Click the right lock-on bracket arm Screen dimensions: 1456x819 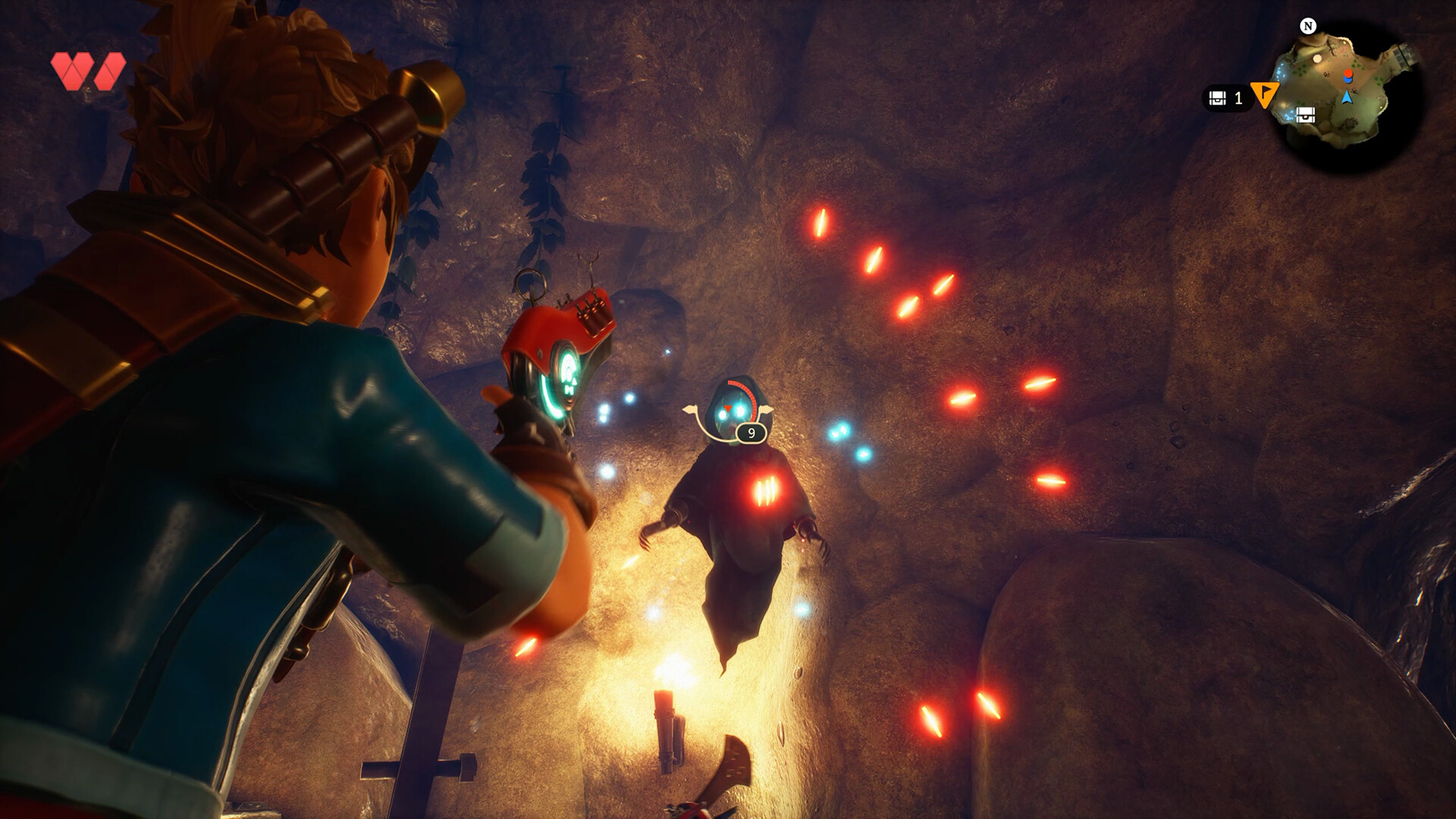pyautogui.click(x=767, y=408)
